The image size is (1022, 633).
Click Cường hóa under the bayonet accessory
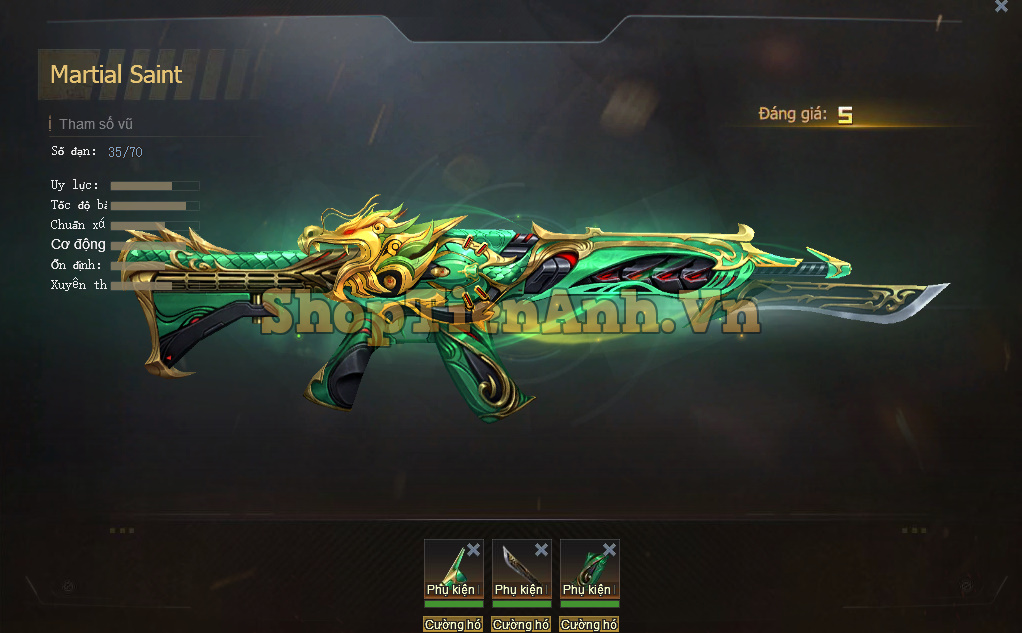click(521, 624)
